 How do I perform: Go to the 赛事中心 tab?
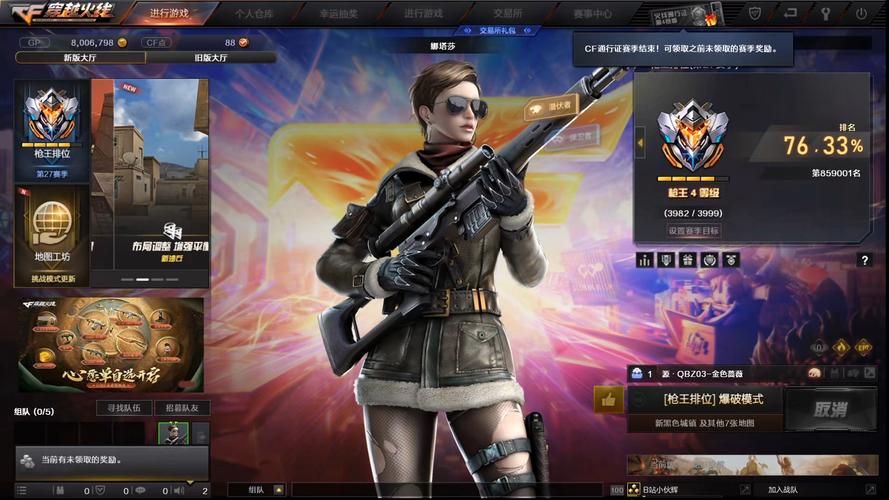pyautogui.click(x=592, y=14)
